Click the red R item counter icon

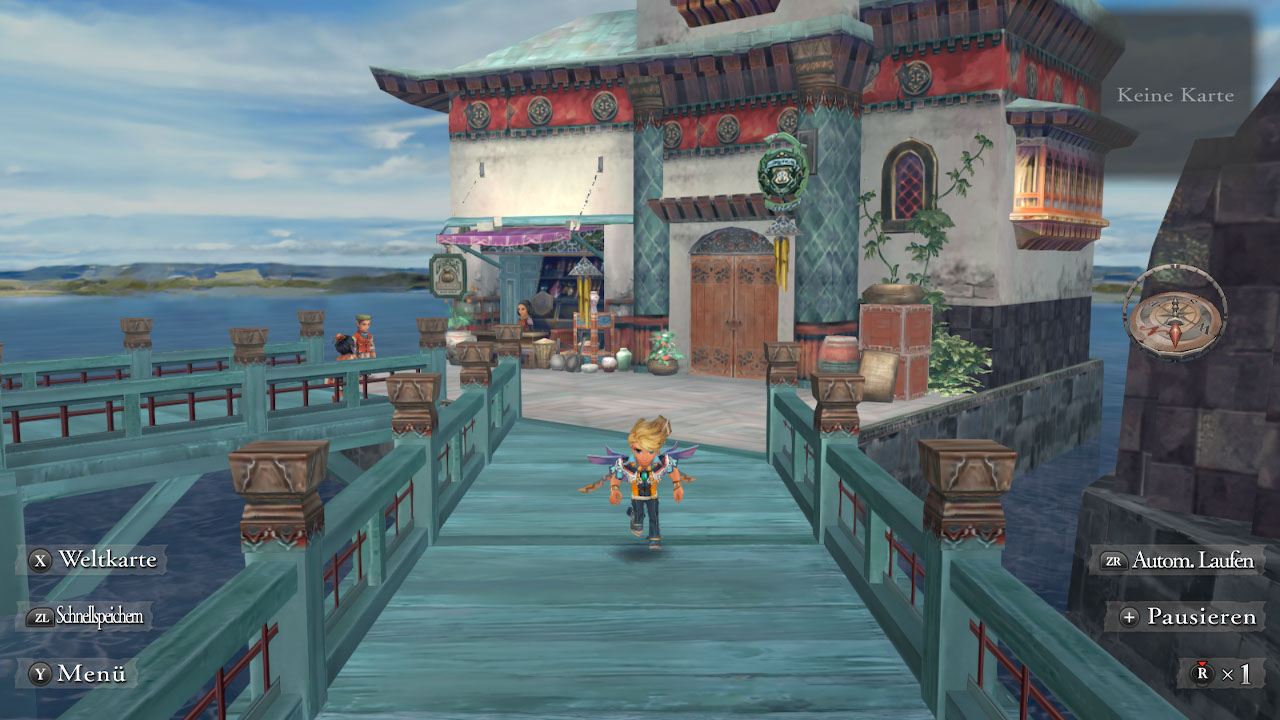[x=1203, y=672]
